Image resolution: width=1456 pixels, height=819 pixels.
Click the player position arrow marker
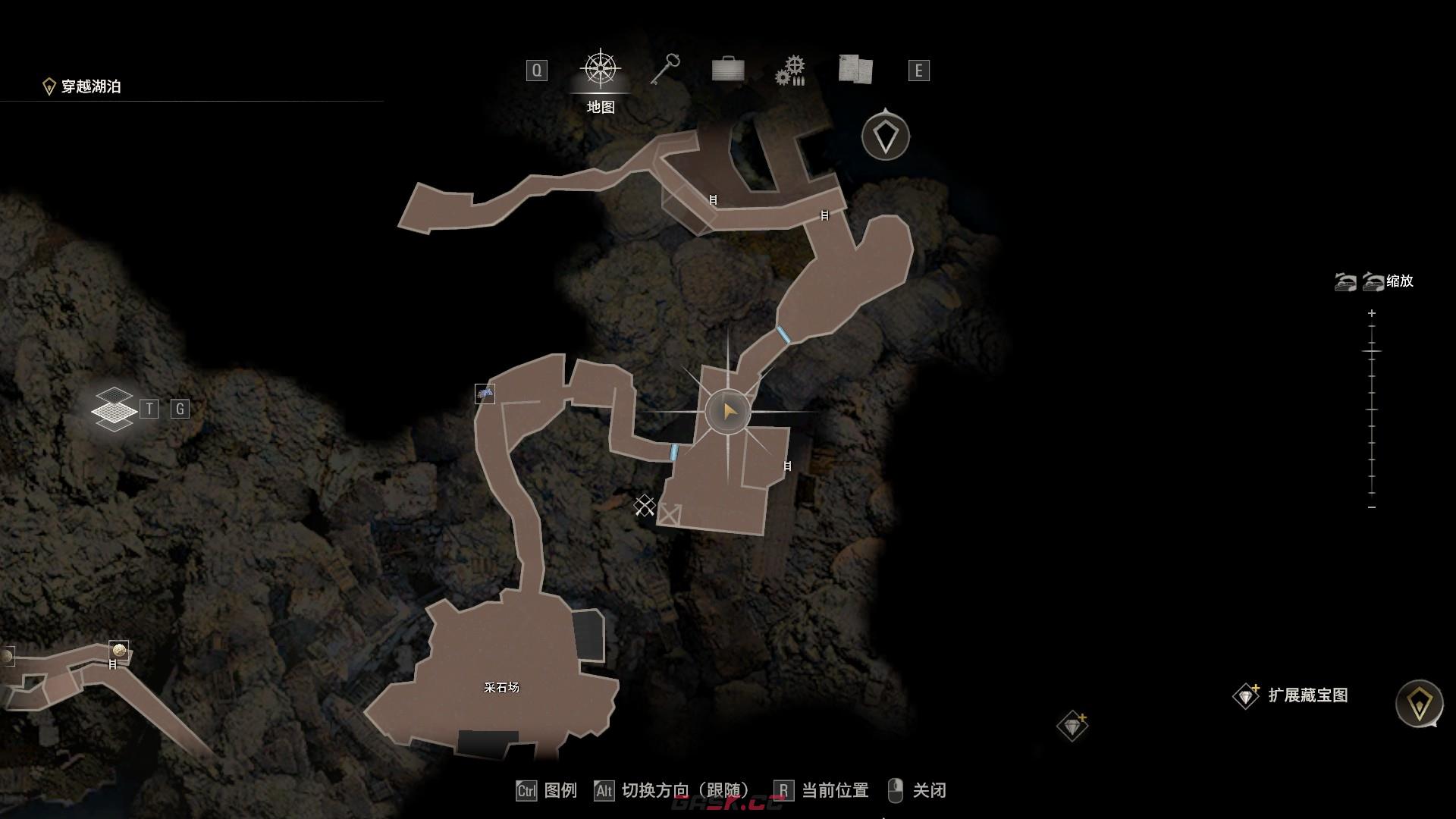(729, 412)
